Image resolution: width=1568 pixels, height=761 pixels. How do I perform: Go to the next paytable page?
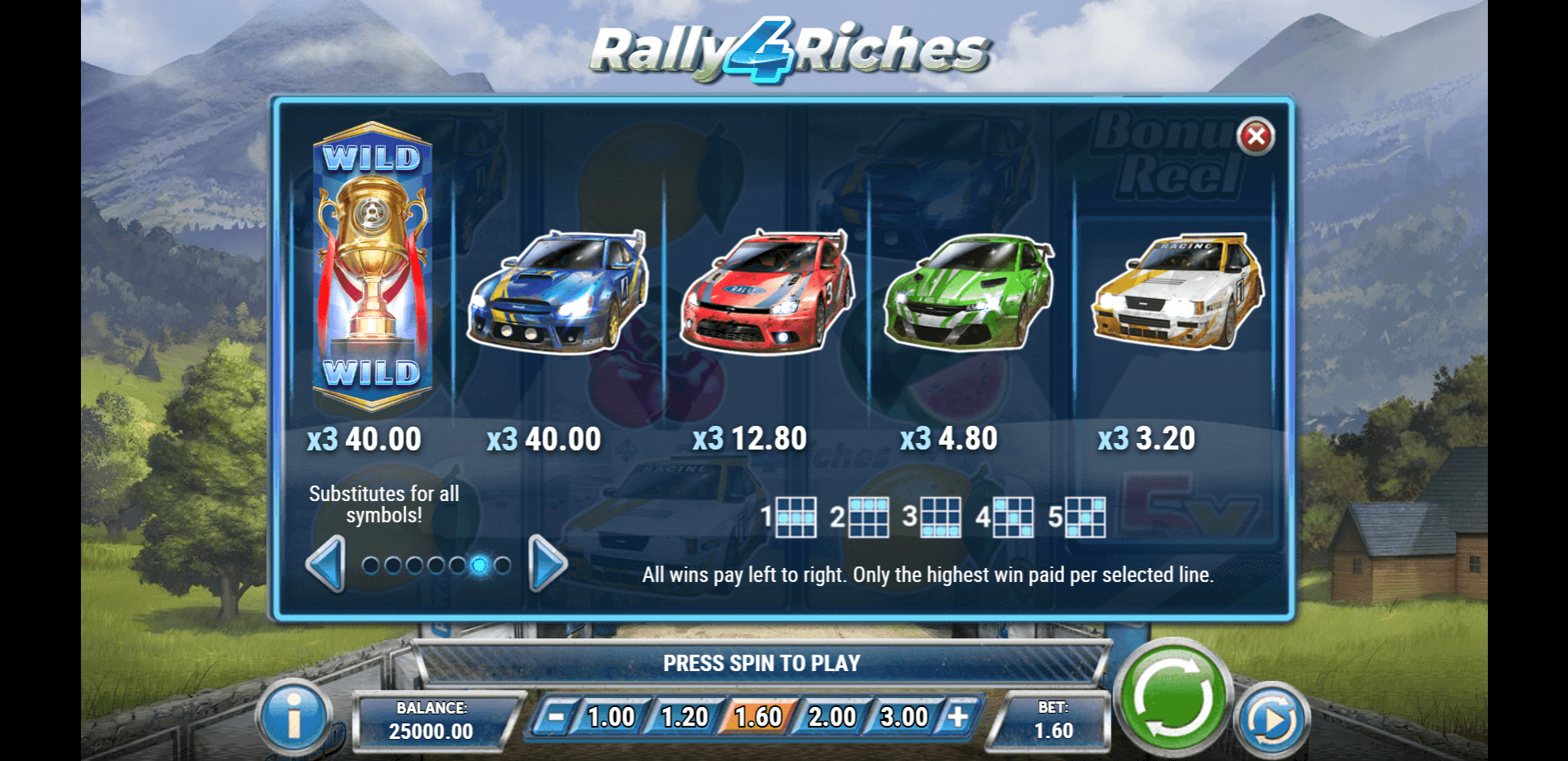547,564
